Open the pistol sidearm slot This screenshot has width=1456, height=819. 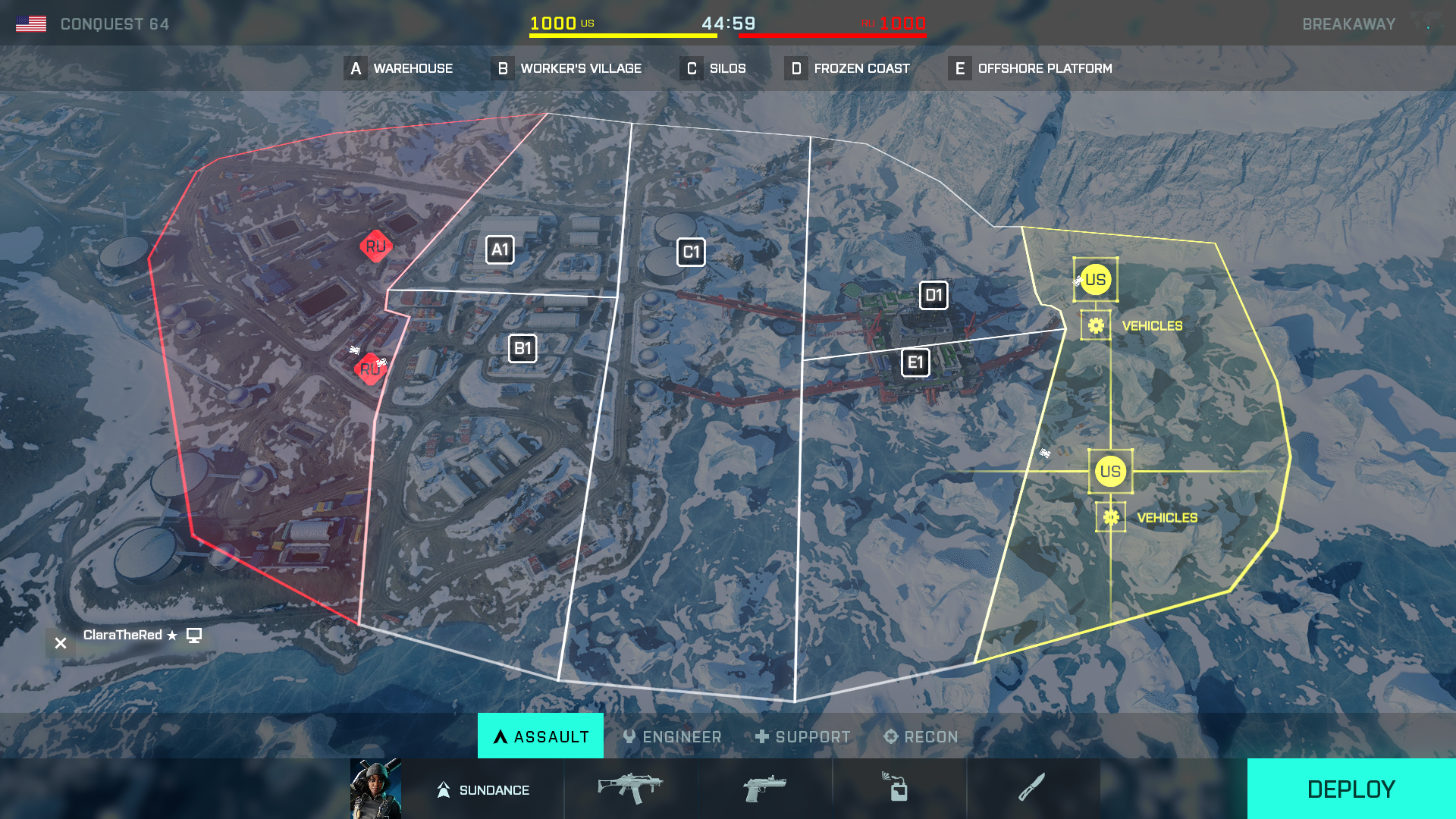click(x=764, y=789)
